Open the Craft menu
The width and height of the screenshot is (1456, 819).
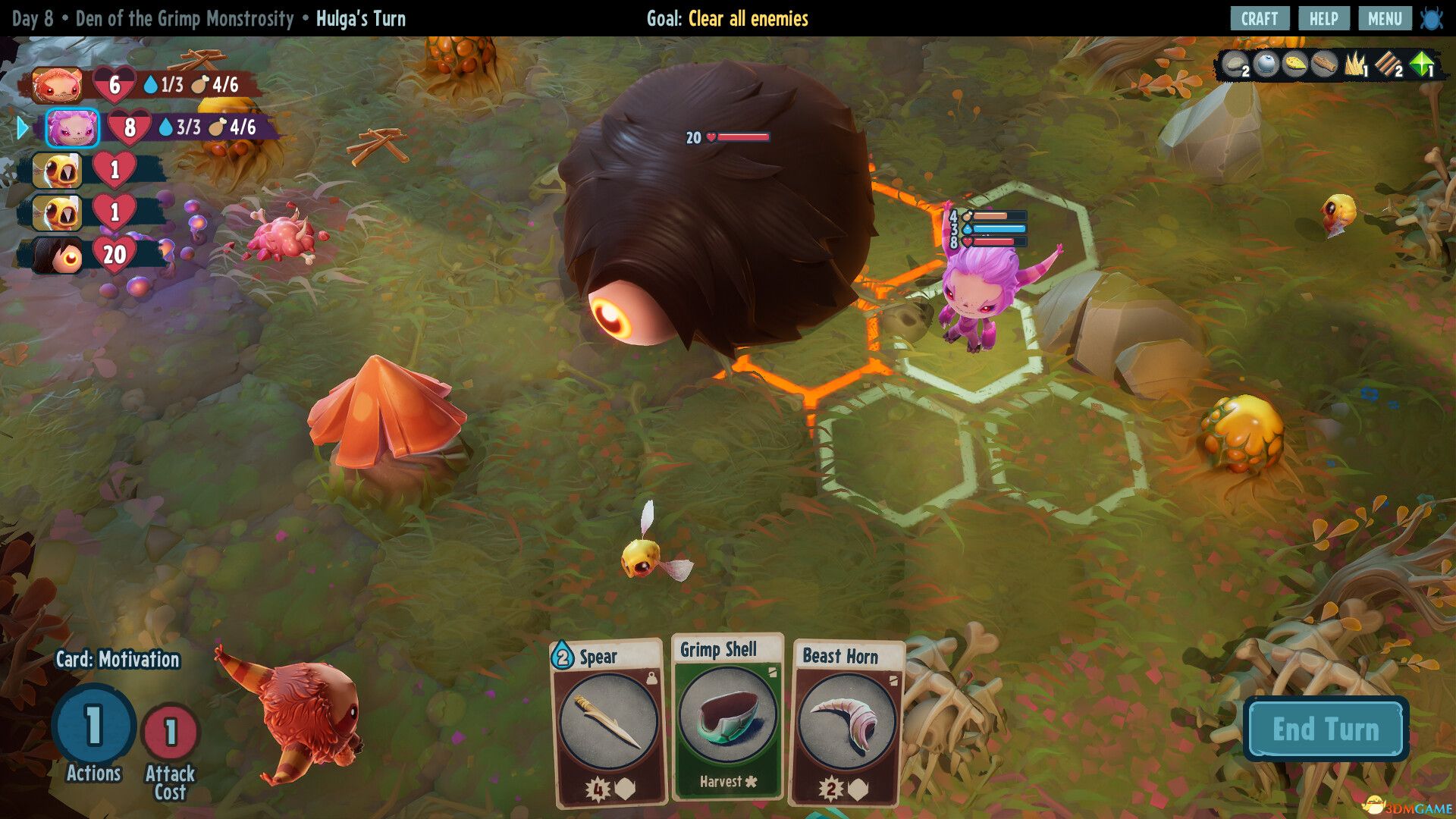[1259, 19]
